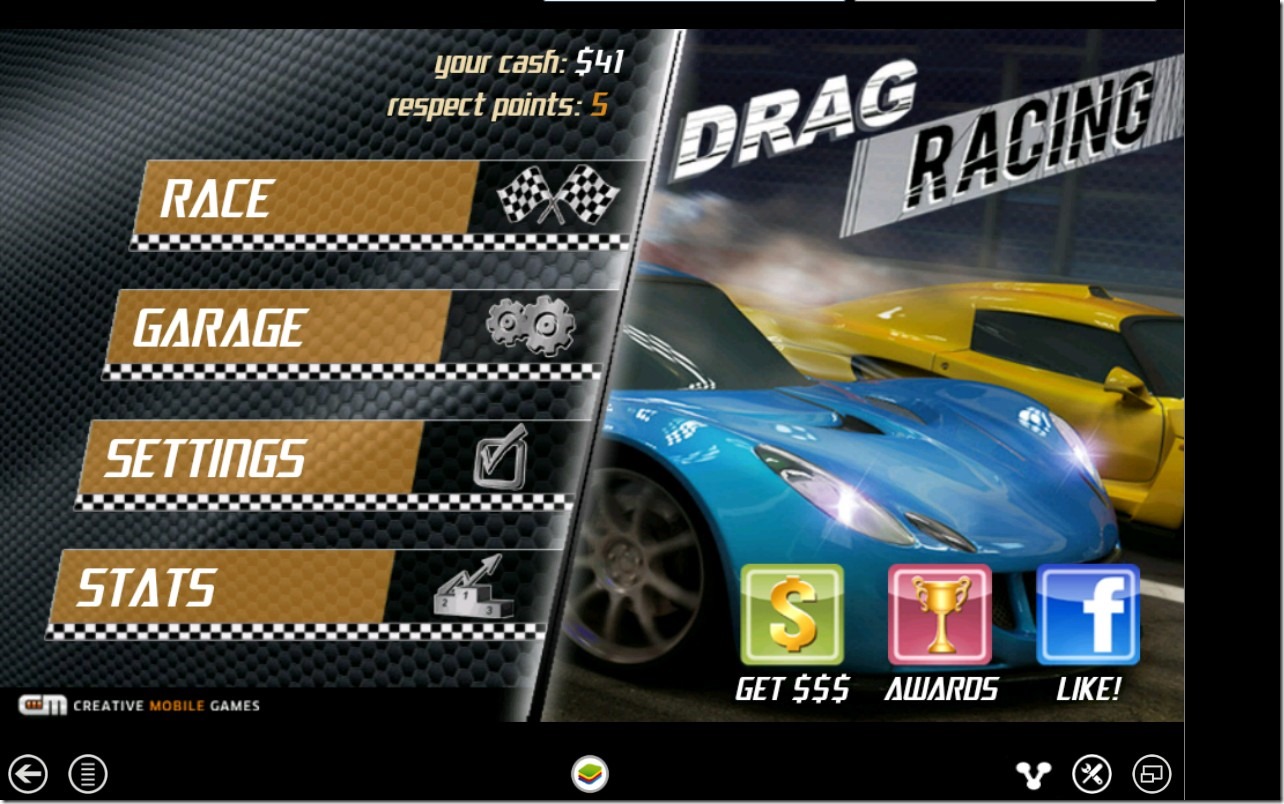The width and height of the screenshot is (1284, 804).
Task: Click the emulator back arrow button
Action: coord(29,773)
